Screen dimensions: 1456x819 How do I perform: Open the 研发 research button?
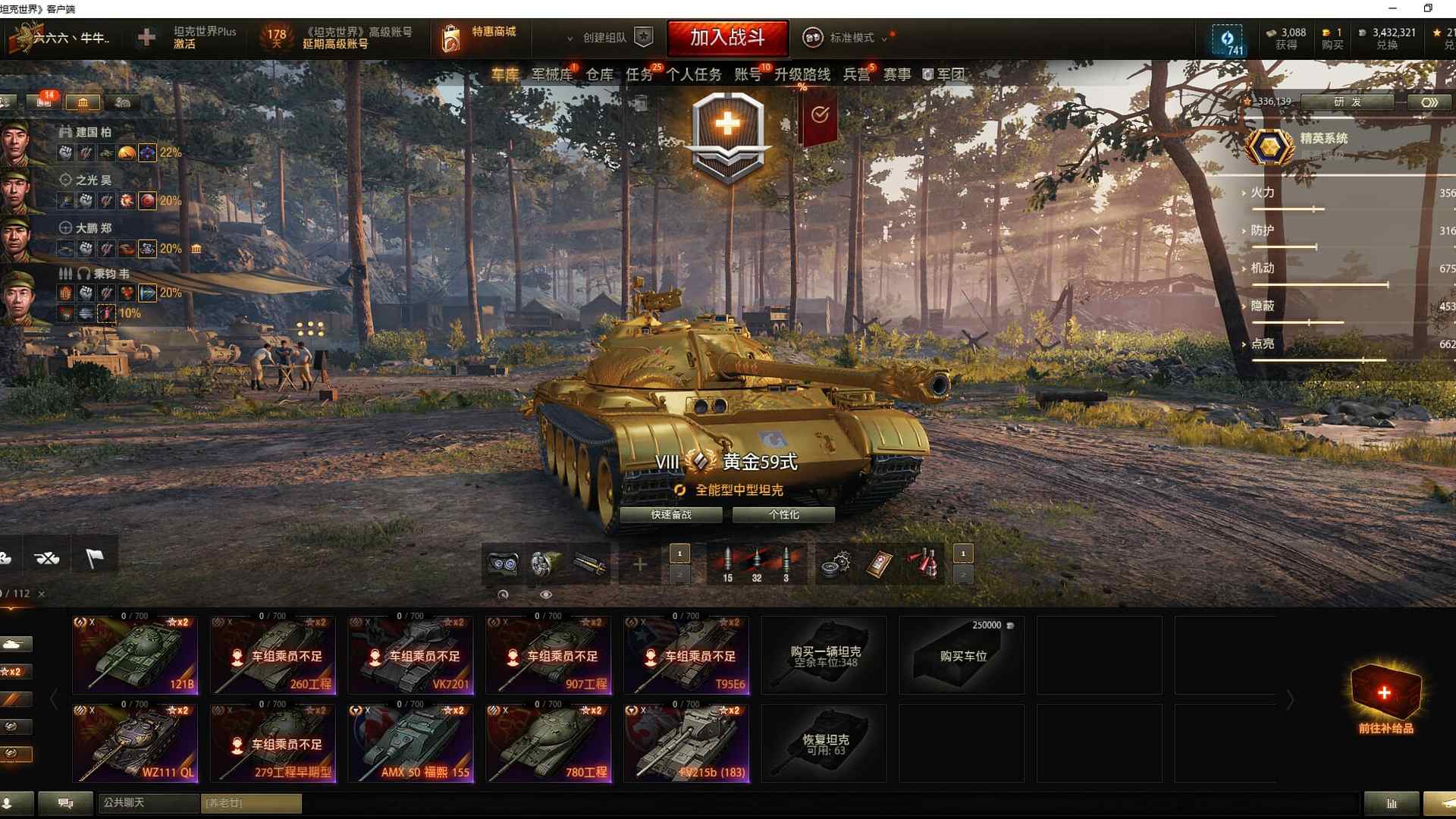point(1347,102)
